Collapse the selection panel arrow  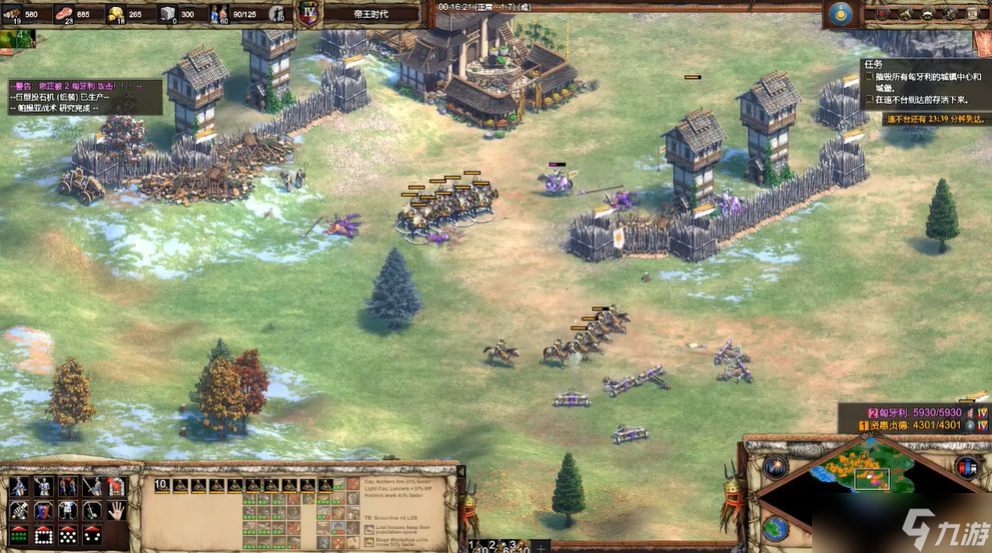pyautogui.click(x=461, y=472)
